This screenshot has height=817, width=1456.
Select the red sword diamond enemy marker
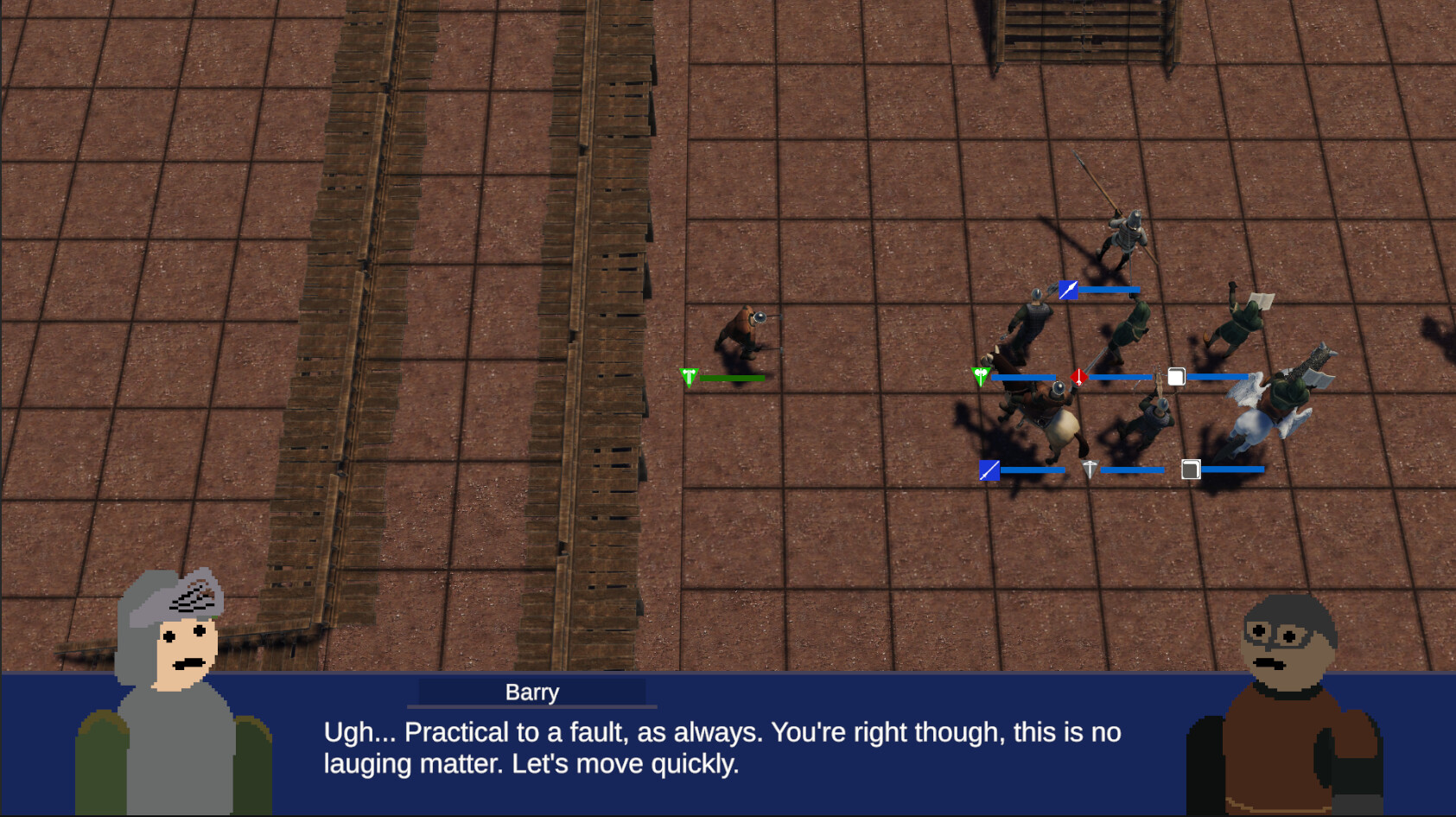1078,377
